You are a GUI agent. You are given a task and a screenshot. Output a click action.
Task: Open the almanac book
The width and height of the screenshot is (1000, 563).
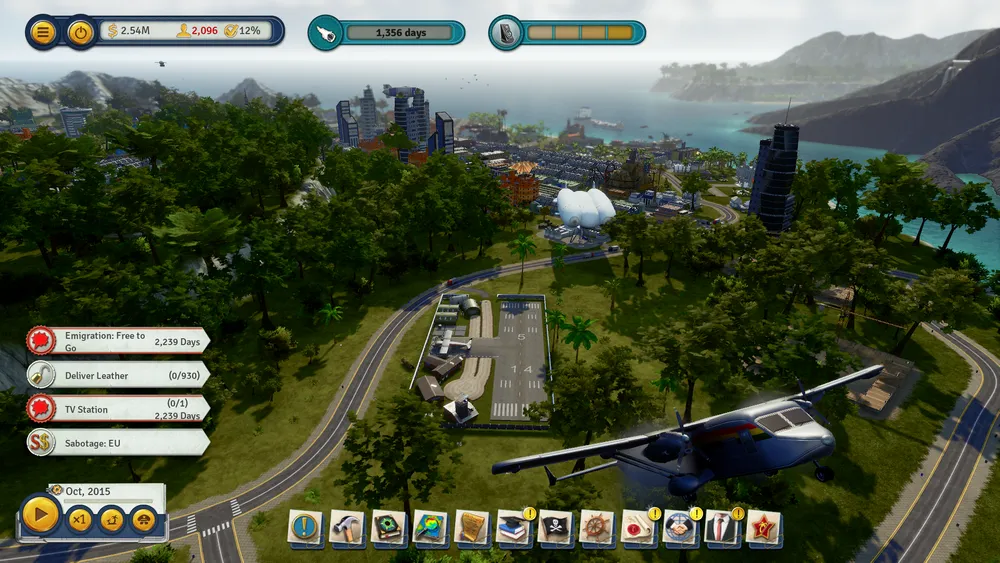(389, 527)
